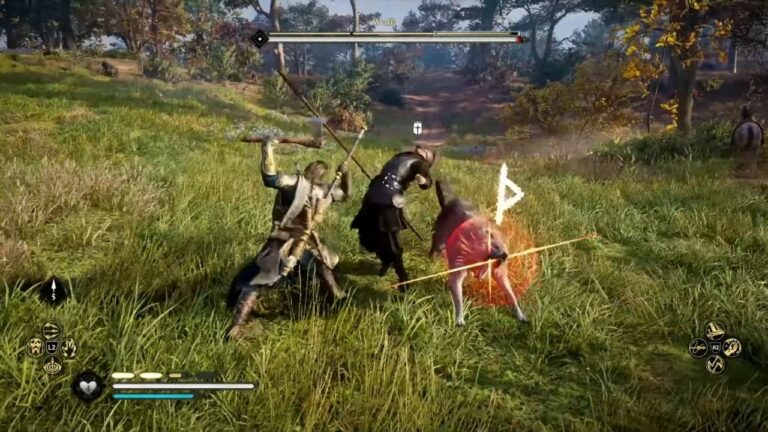The width and height of the screenshot is (768, 432).
Task: Activate the target bullseye ranged ability
Action: pyautogui.click(x=52, y=365)
